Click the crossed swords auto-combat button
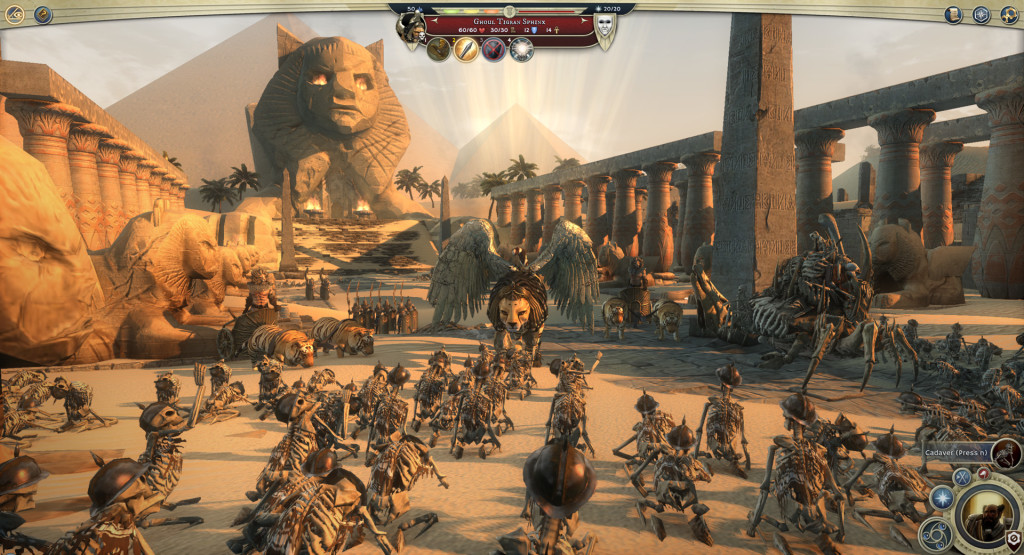Image resolution: width=1024 pixels, height=555 pixels. tap(961, 477)
